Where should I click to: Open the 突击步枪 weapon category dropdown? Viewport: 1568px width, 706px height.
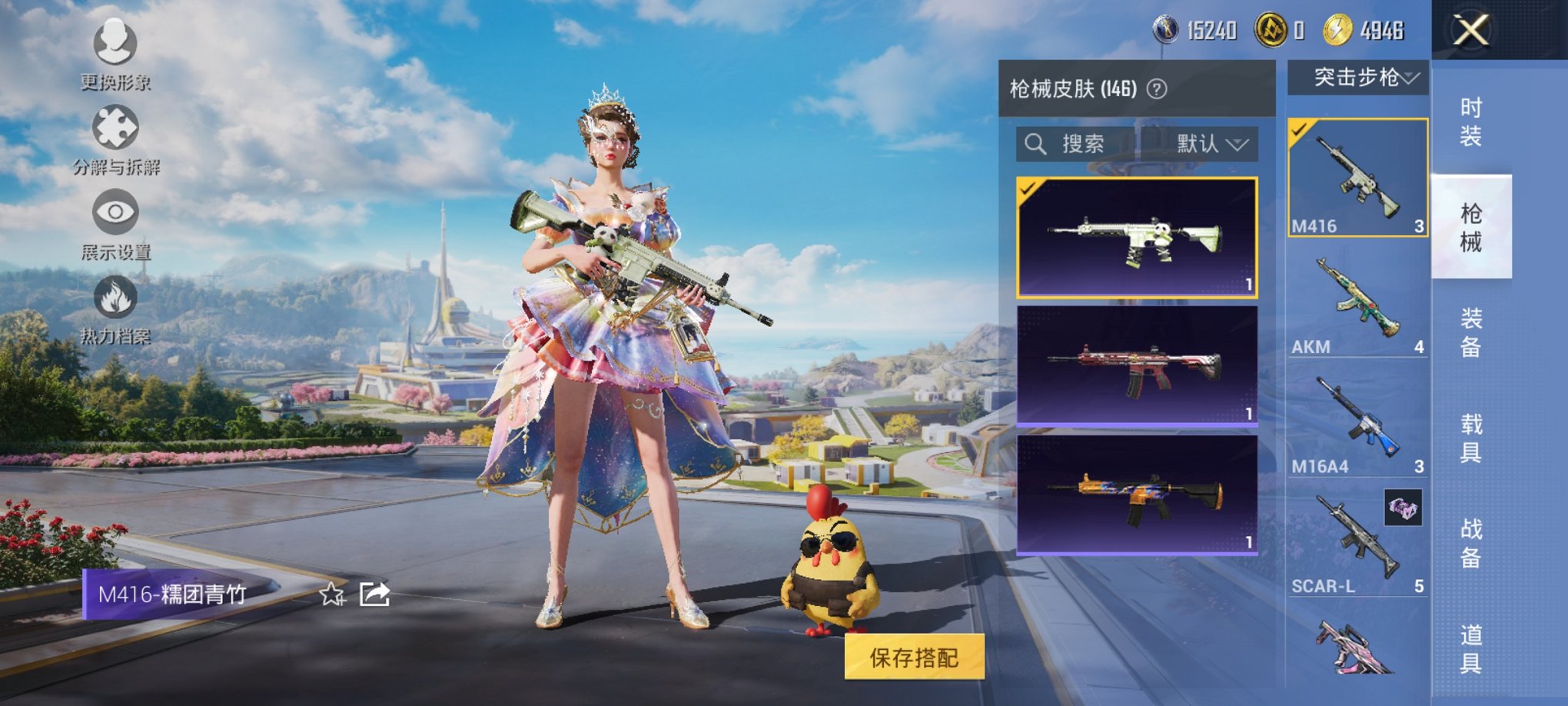1363,78
